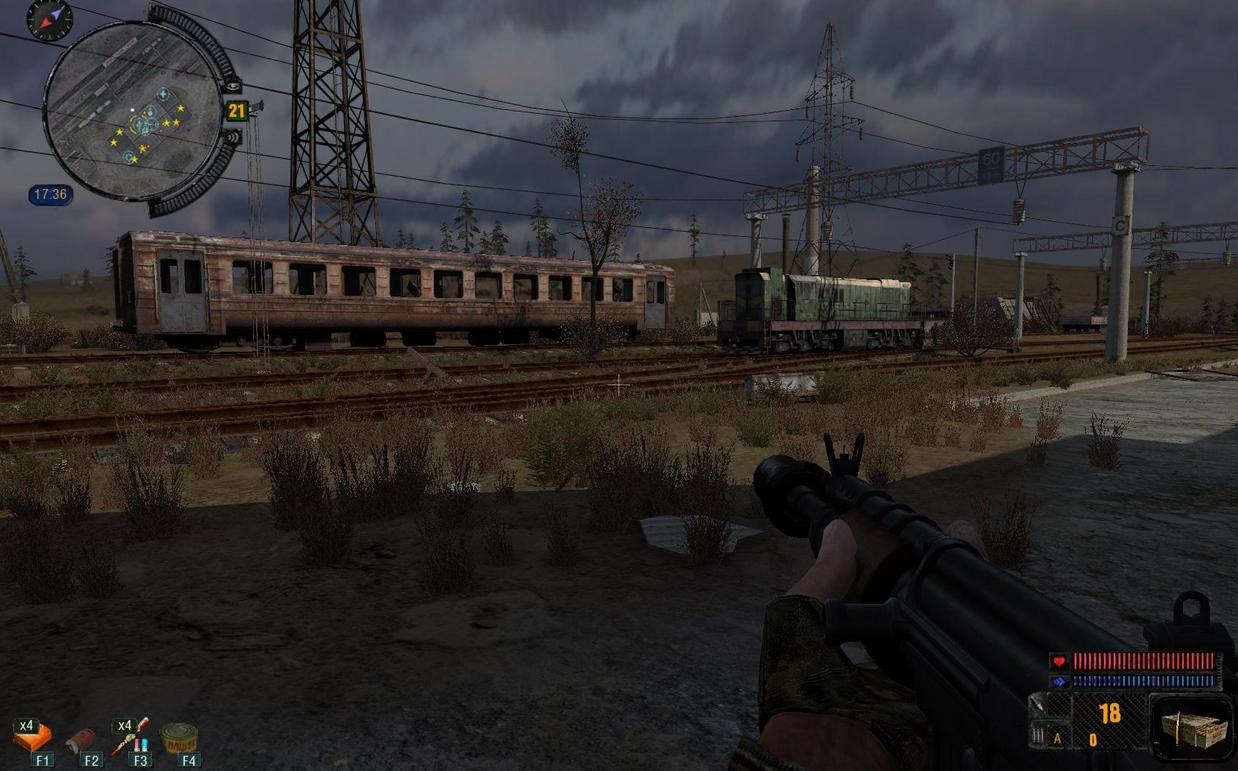Use the orange medkit quick slot
The height and width of the screenshot is (771, 1238).
point(32,737)
